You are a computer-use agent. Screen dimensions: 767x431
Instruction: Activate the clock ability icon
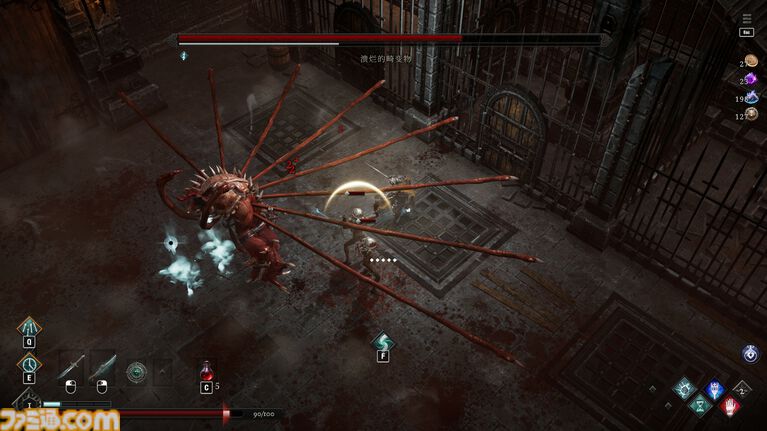(30, 365)
